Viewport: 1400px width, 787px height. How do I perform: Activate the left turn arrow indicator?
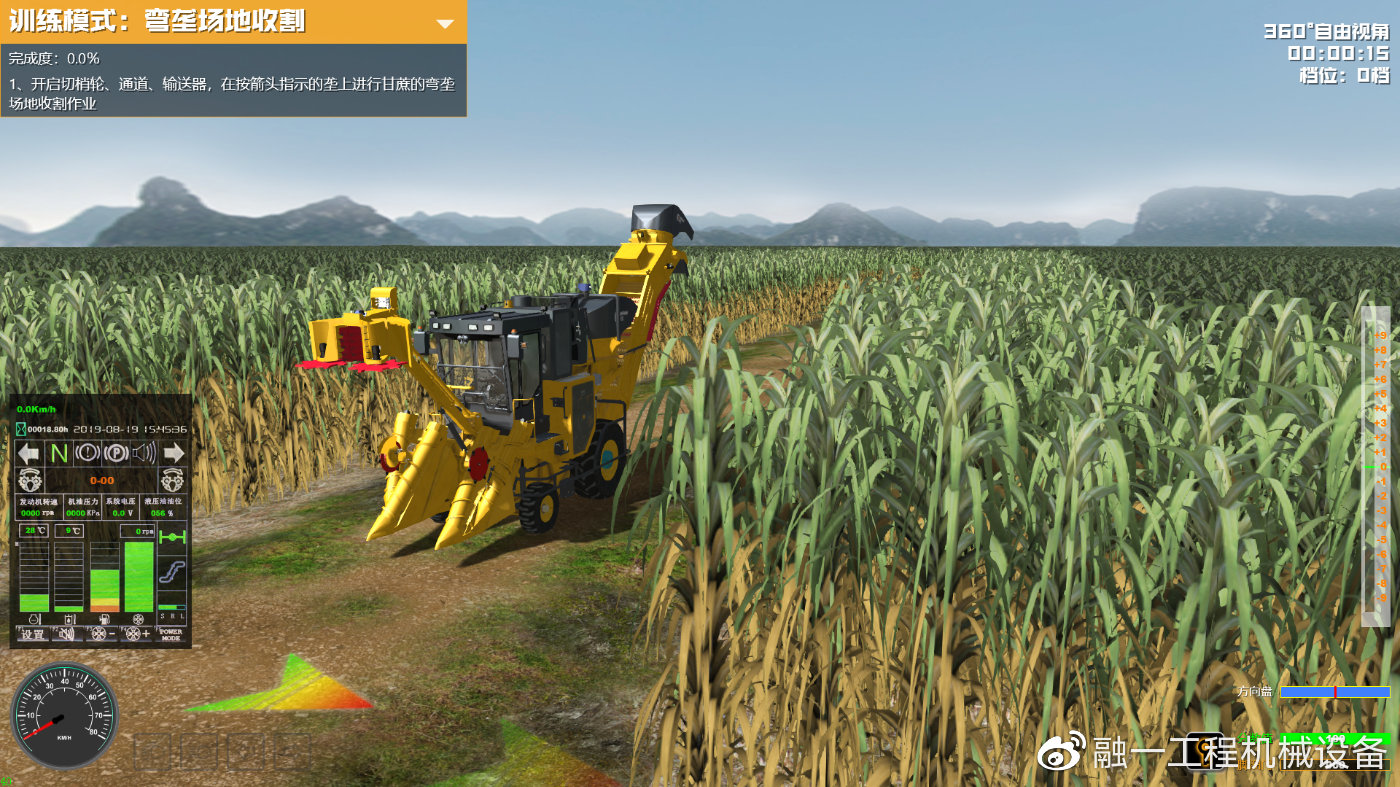tap(29, 453)
